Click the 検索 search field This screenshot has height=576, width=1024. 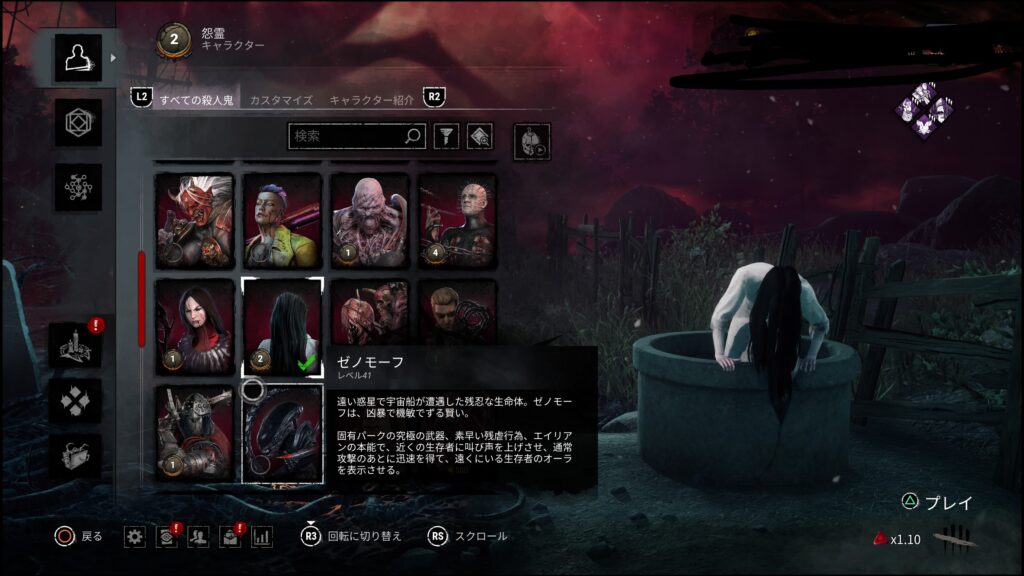click(x=348, y=136)
